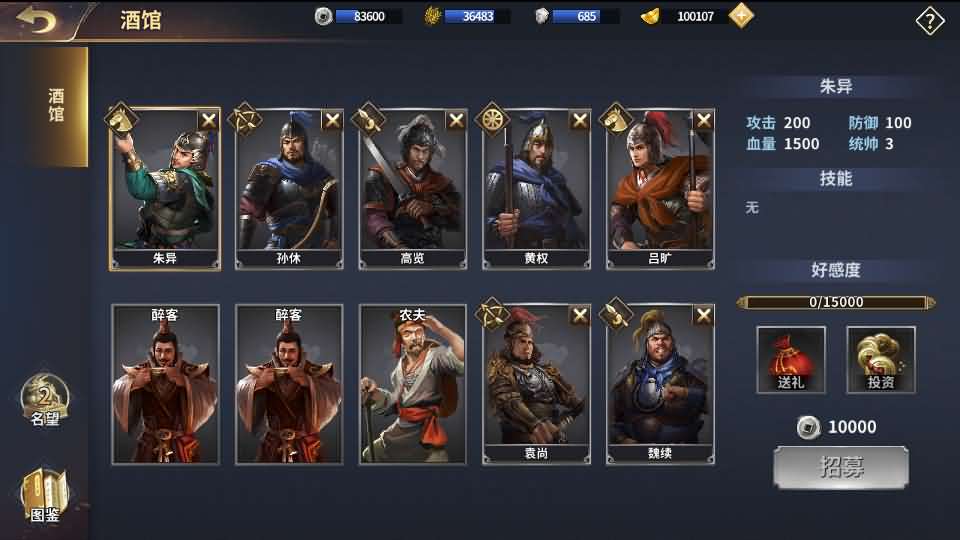Send a gift with 送礼
Image resolution: width=960 pixels, height=540 pixels.
(791, 360)
